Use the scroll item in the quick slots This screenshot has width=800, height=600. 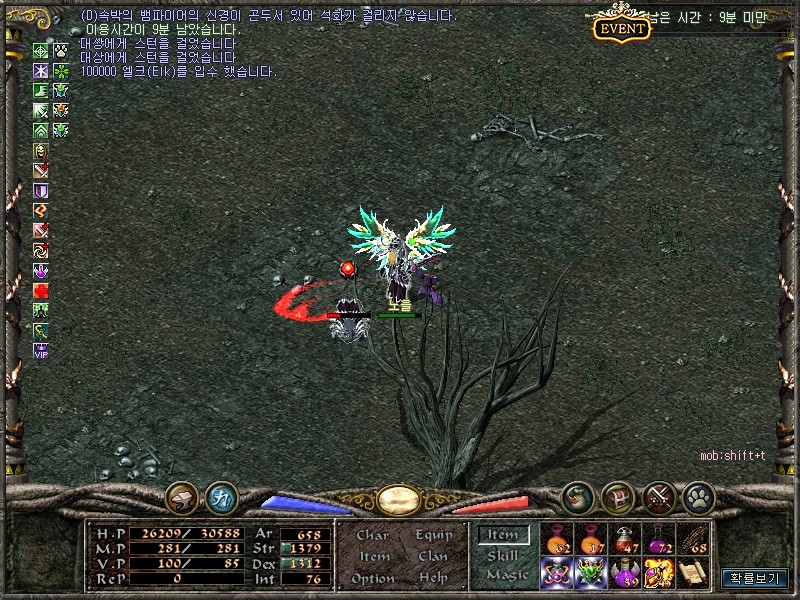693,573
